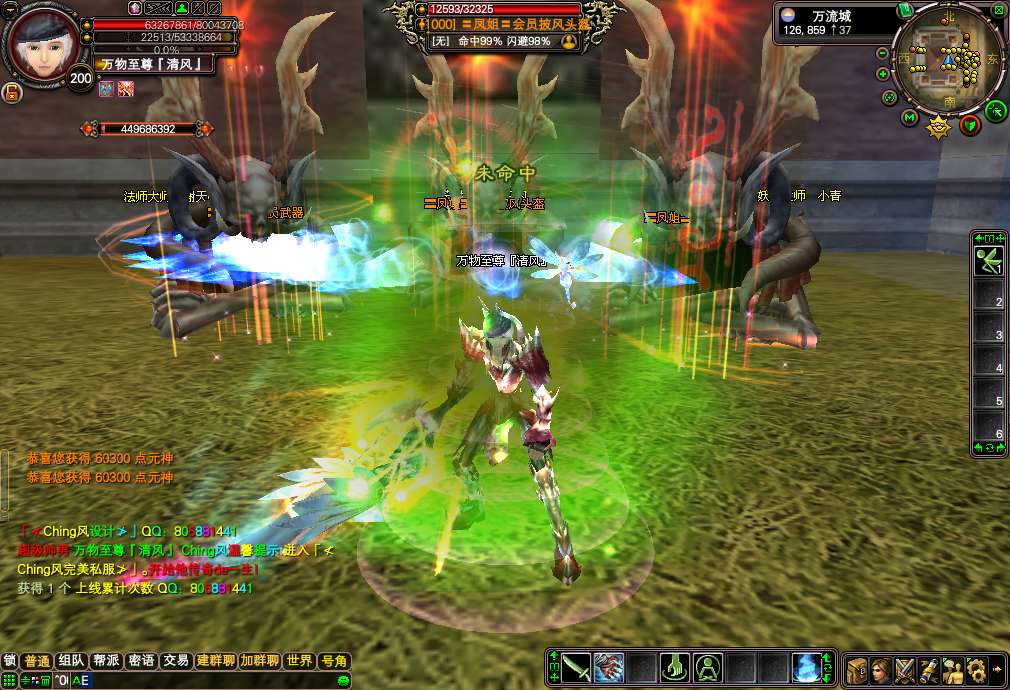Screen dimensions: 1010x690
Task: Choose the 世界 world chat tab
Action: 299,661
